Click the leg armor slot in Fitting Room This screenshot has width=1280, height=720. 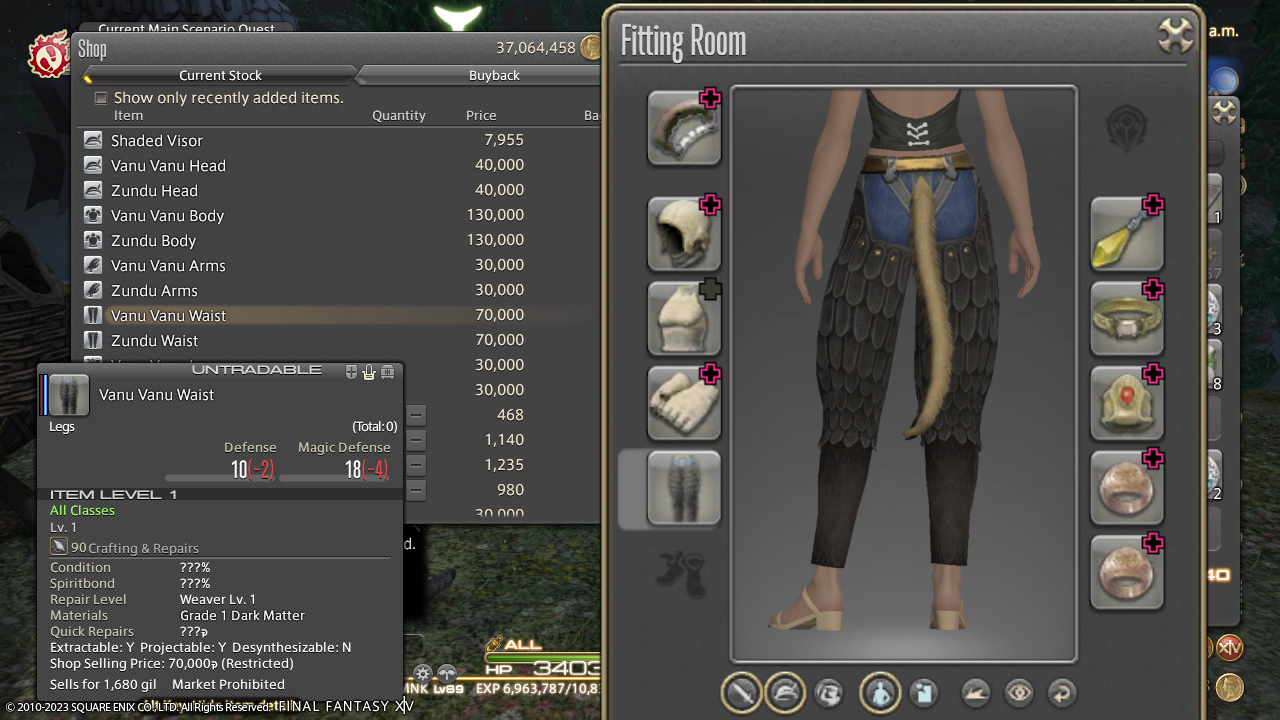click(684, 488)
